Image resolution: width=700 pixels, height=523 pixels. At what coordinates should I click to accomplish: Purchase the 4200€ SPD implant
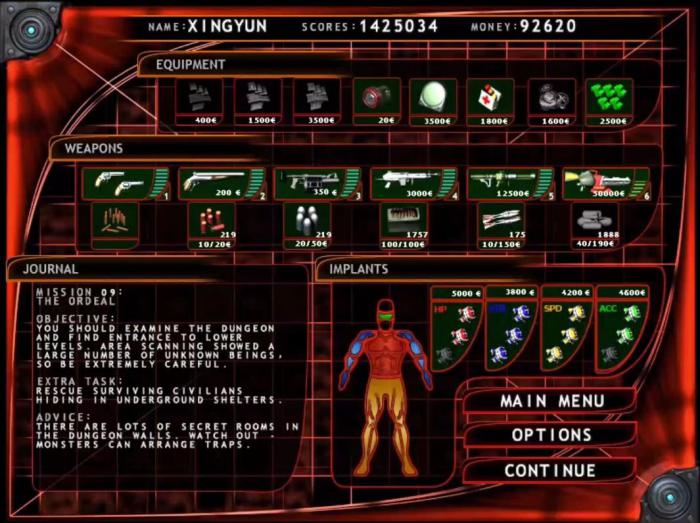[565, 328]
